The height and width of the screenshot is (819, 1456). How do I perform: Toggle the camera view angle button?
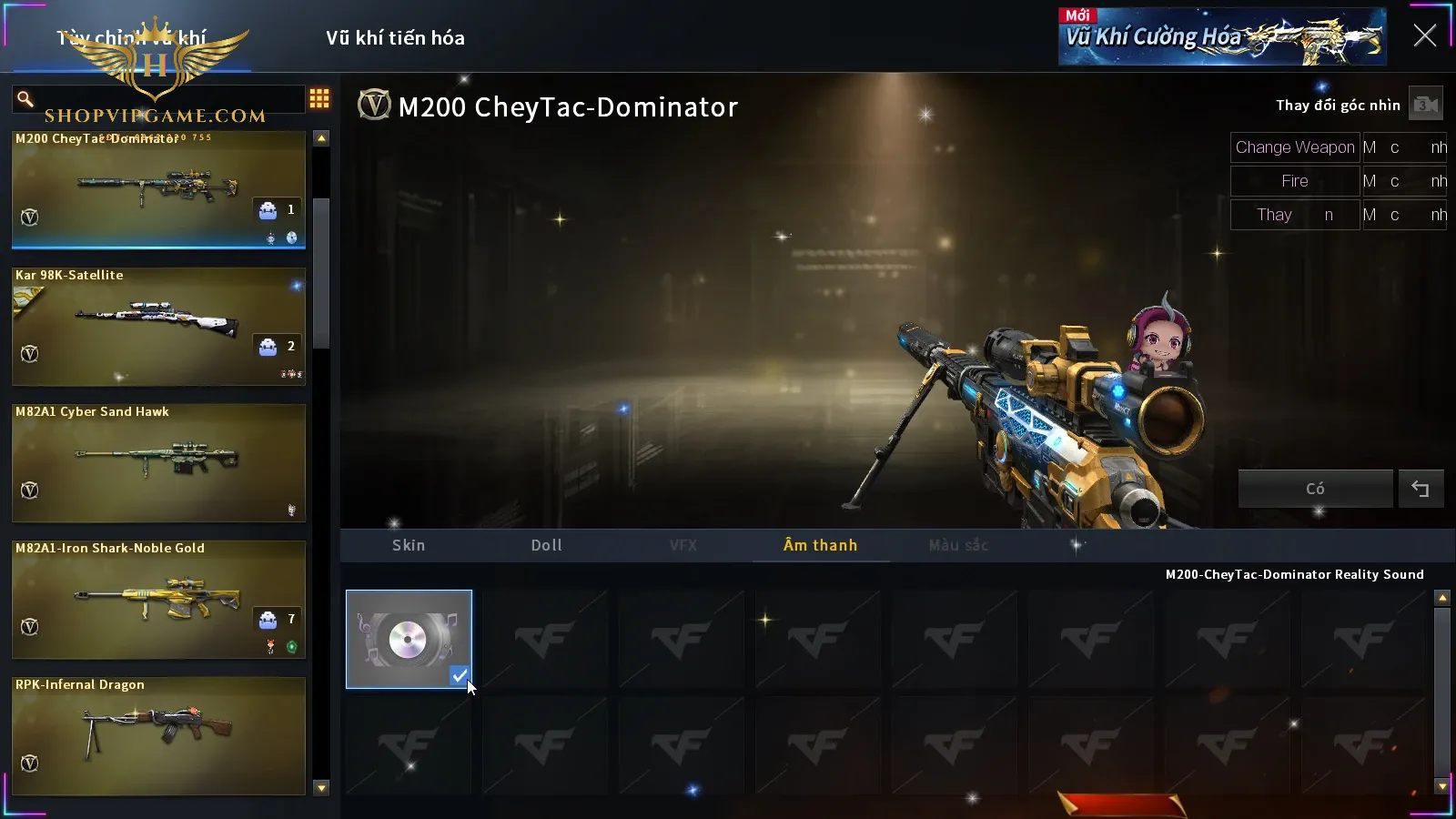pyautogui.click(x=1425, y=105)
